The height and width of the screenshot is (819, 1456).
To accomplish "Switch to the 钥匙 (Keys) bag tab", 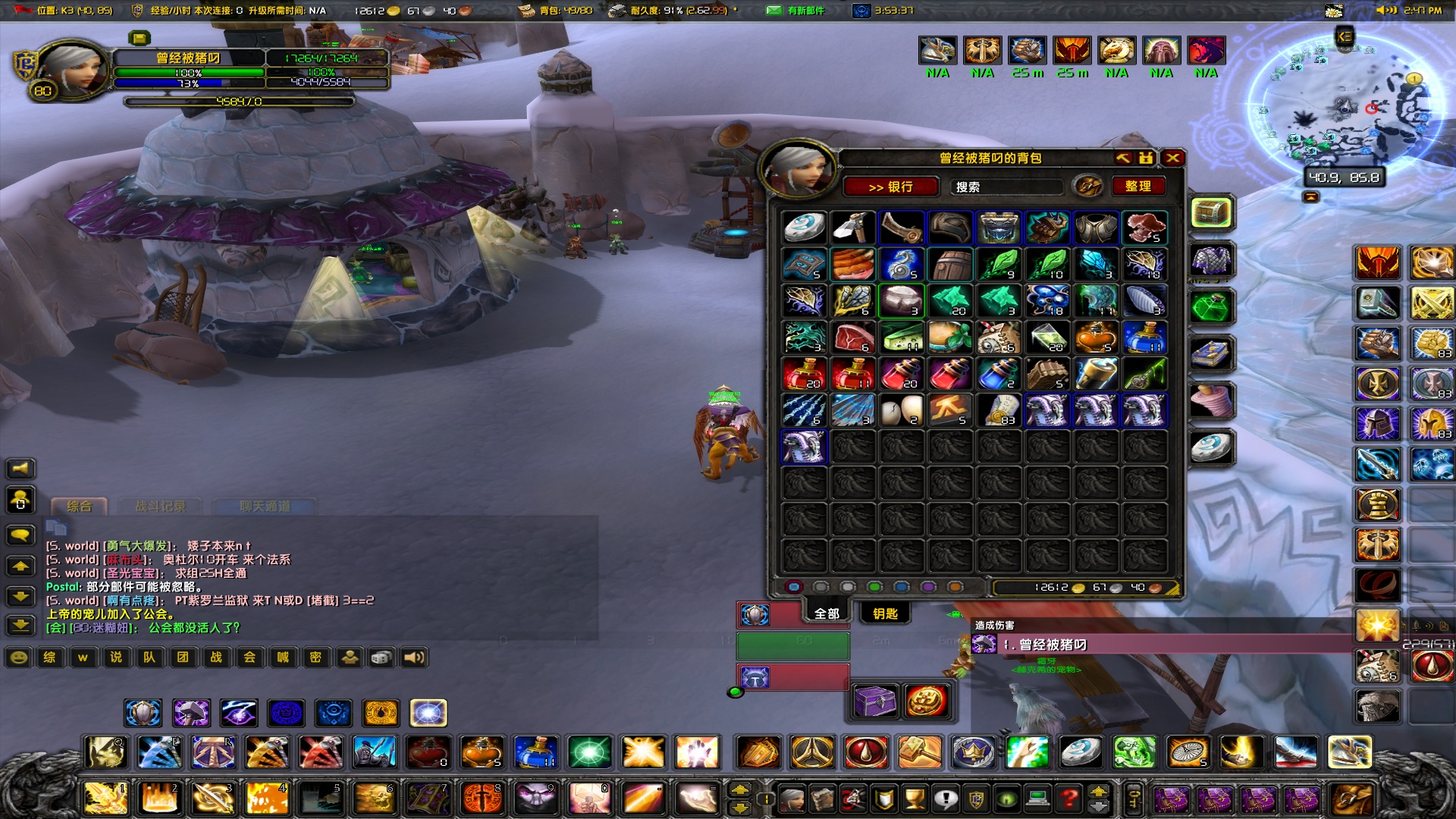I will (885, 613).
